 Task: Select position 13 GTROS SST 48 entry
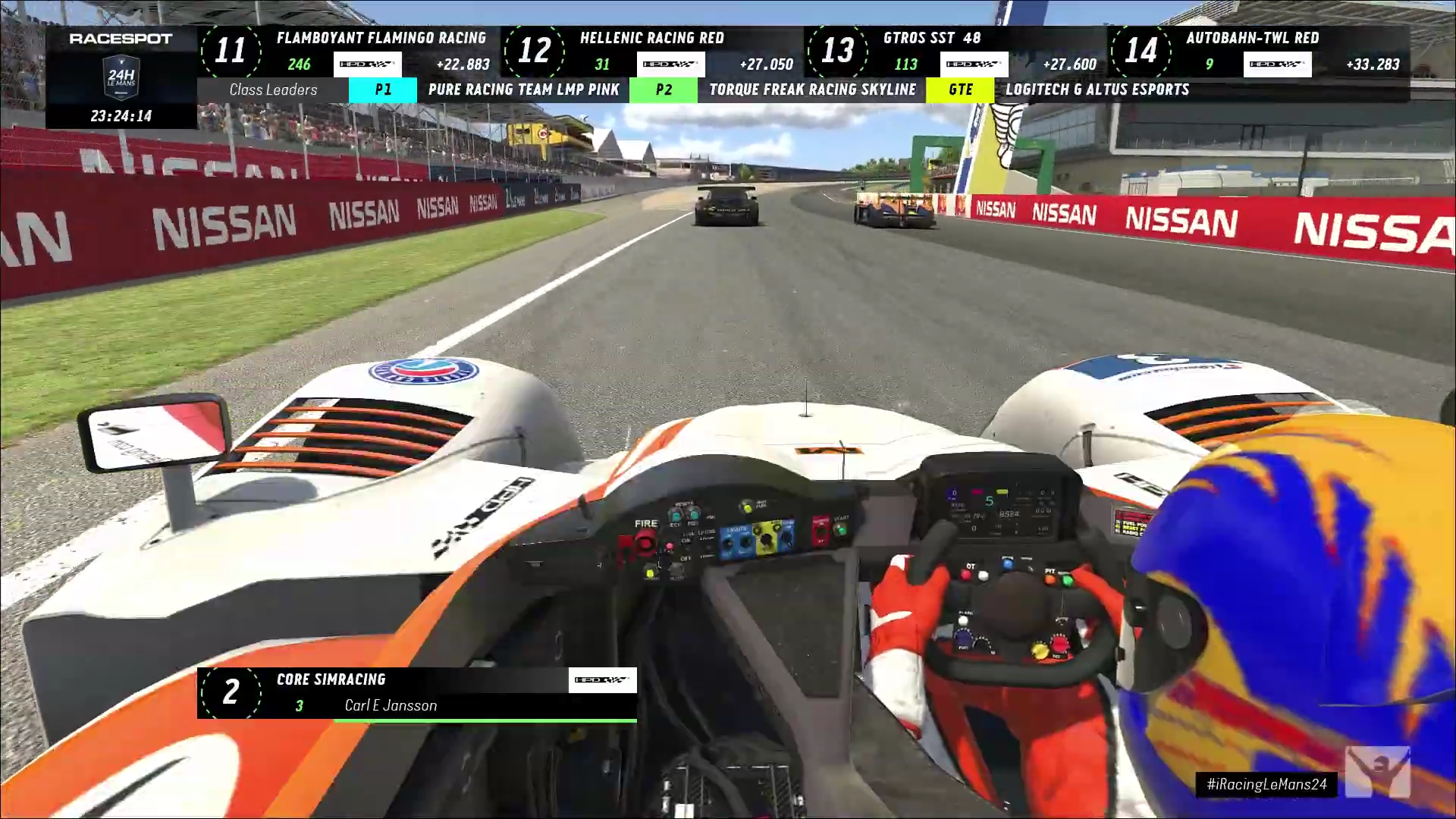click(x=954, y=51)
